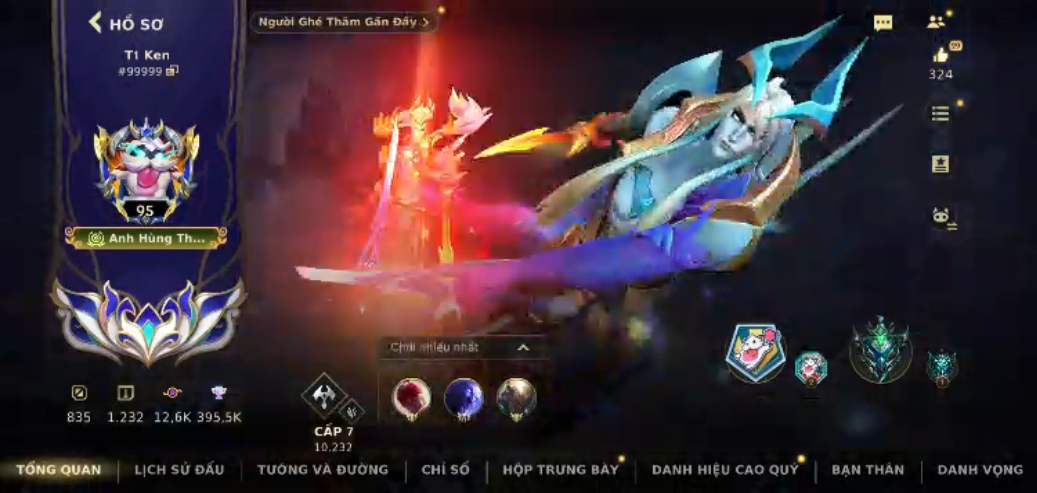Screen dimensions: 1037x493
Task: Show the Chỉ Số stats tab
Action: click(x=445, y=470)
